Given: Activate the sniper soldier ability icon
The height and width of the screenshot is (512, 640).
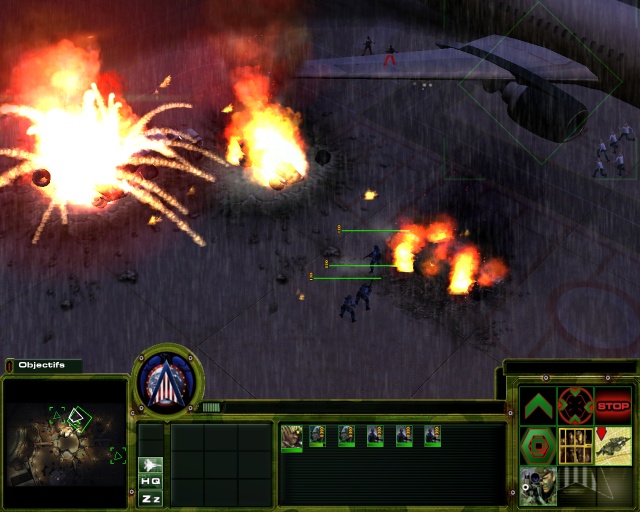Looking at the screenshot, I should coord(538,485).
